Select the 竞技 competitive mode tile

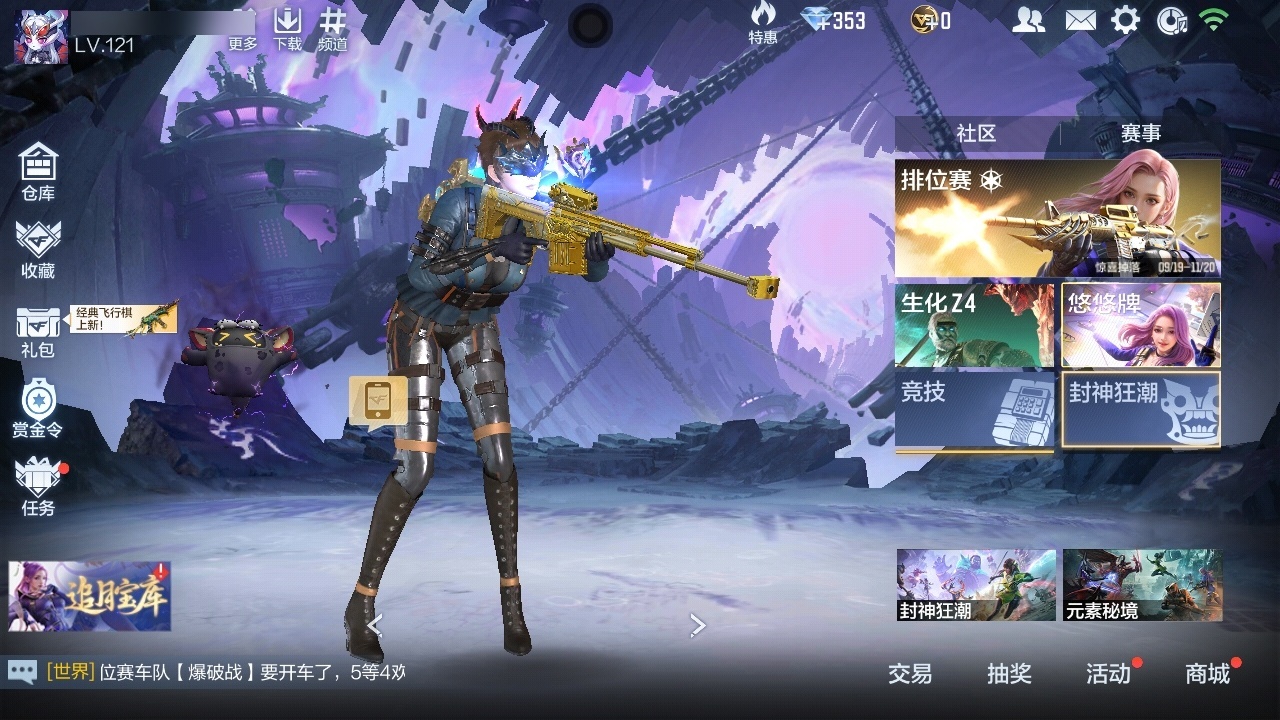(974, 410)
